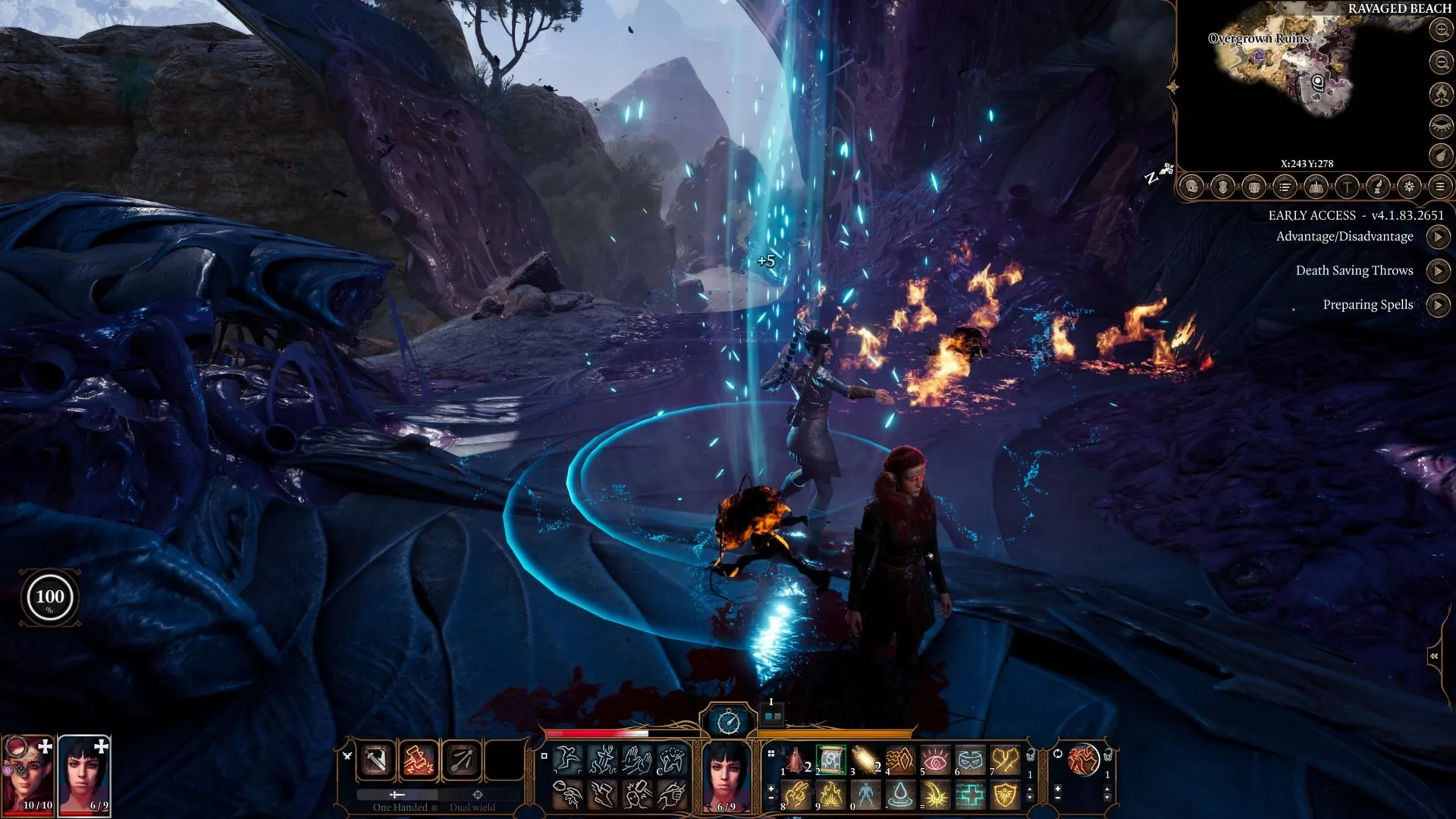Use the scroll in hotbar slot 2
The width and height of the screenshot is (1456, 819).
(x=831, y=760)
